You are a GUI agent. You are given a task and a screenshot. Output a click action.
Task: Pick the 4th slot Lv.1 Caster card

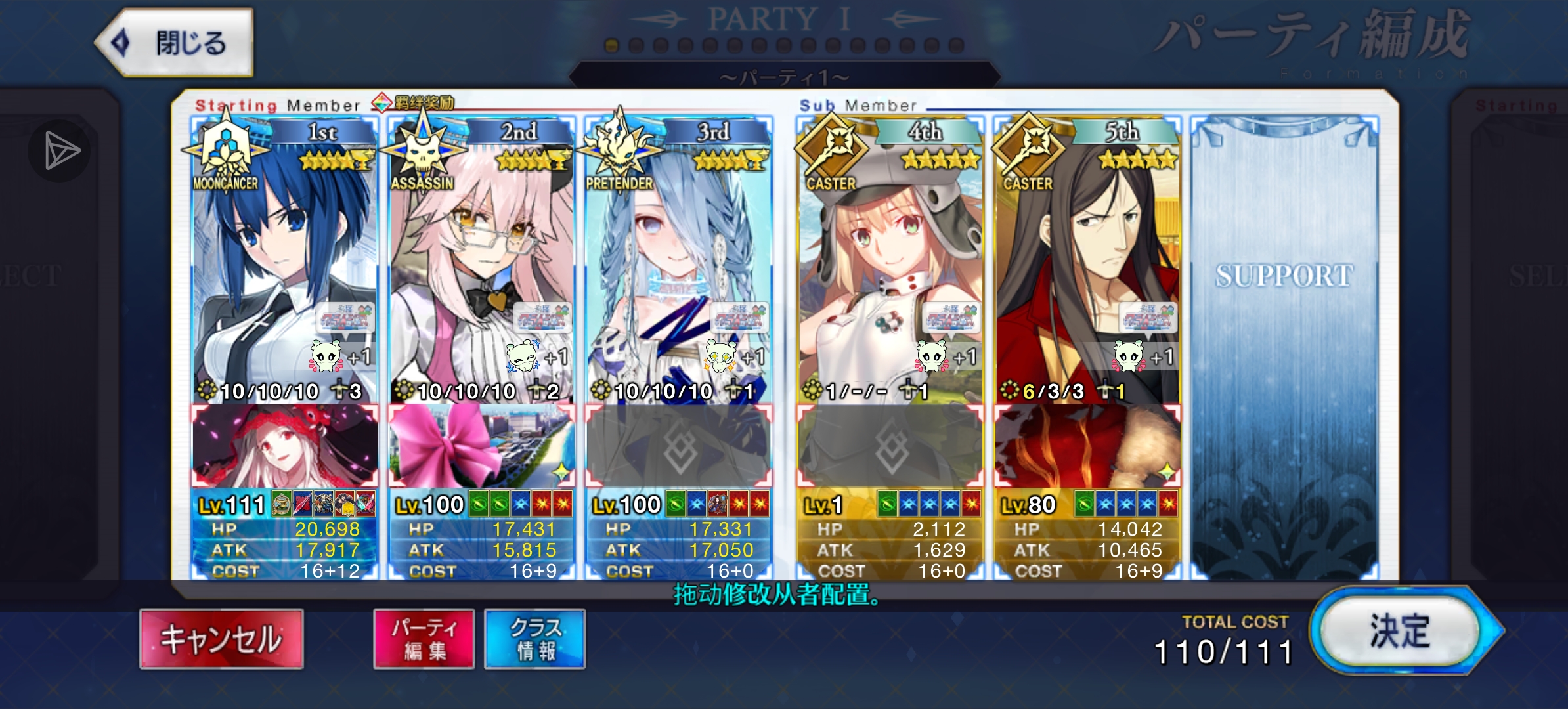[x=890, y=263]
